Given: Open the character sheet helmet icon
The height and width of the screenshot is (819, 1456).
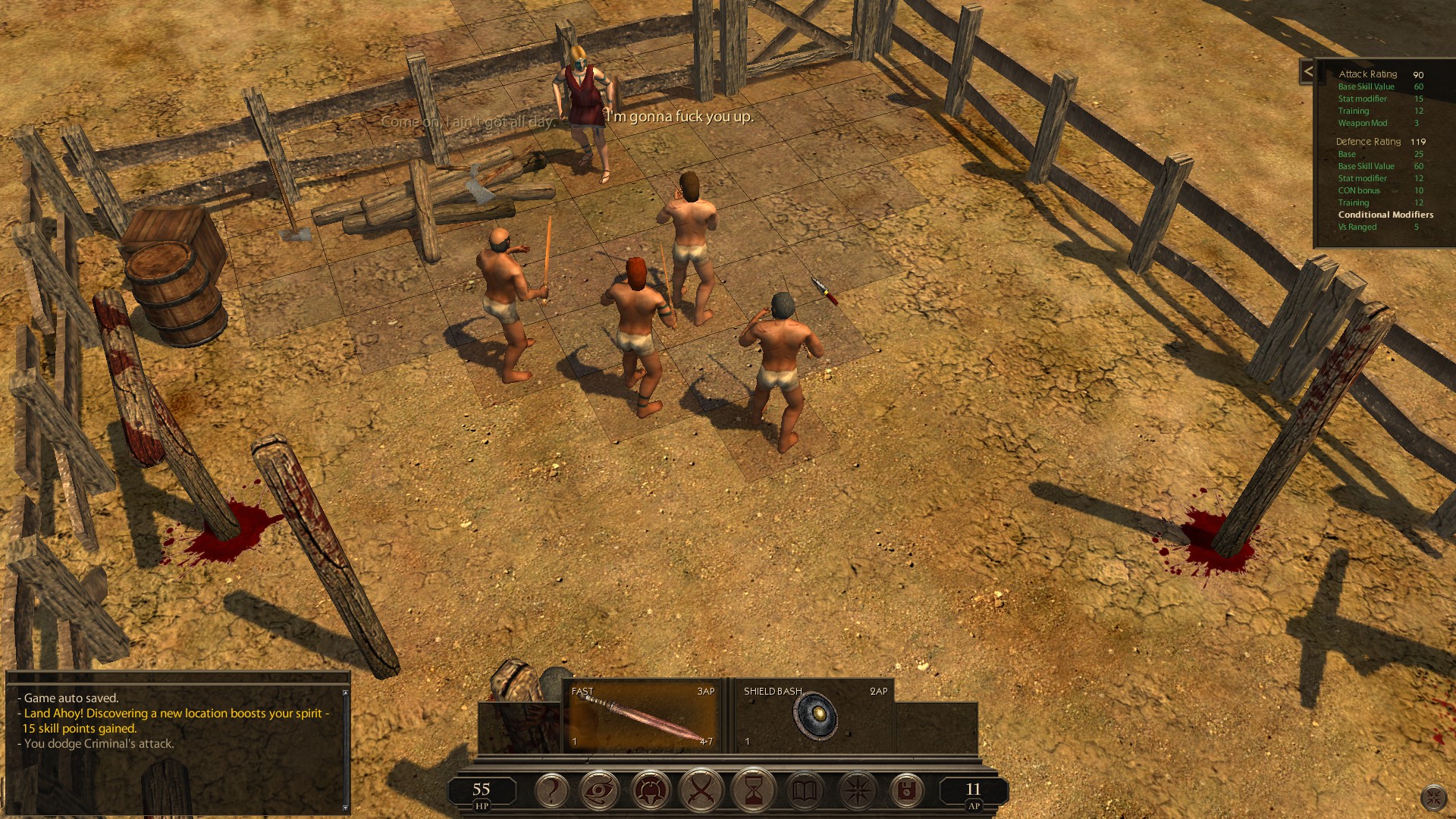Looking at the screenshot, I should 653,791.
